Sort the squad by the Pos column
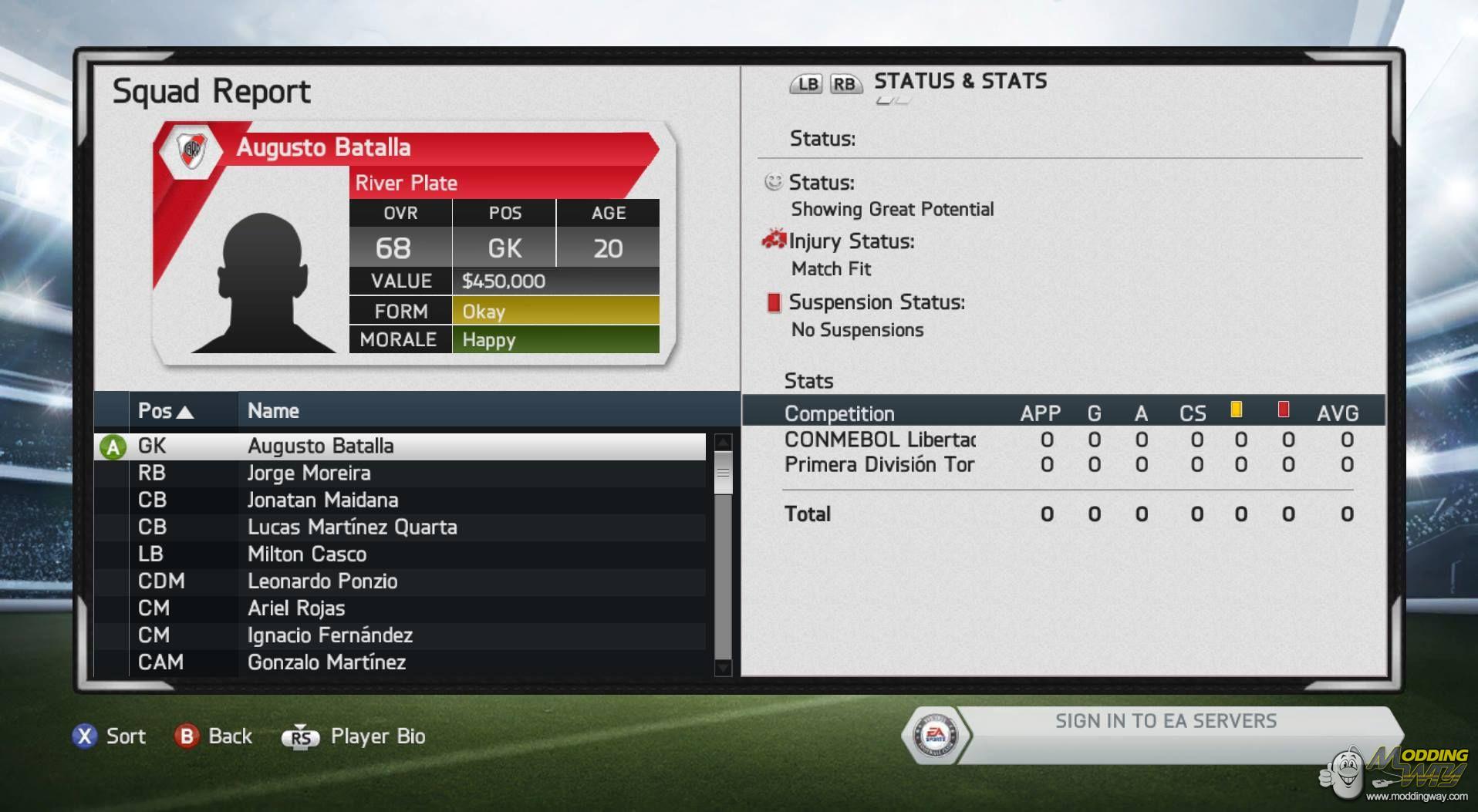Image resolution: width=1478 pixels, height=812 pixels. (x=165, y=411)
